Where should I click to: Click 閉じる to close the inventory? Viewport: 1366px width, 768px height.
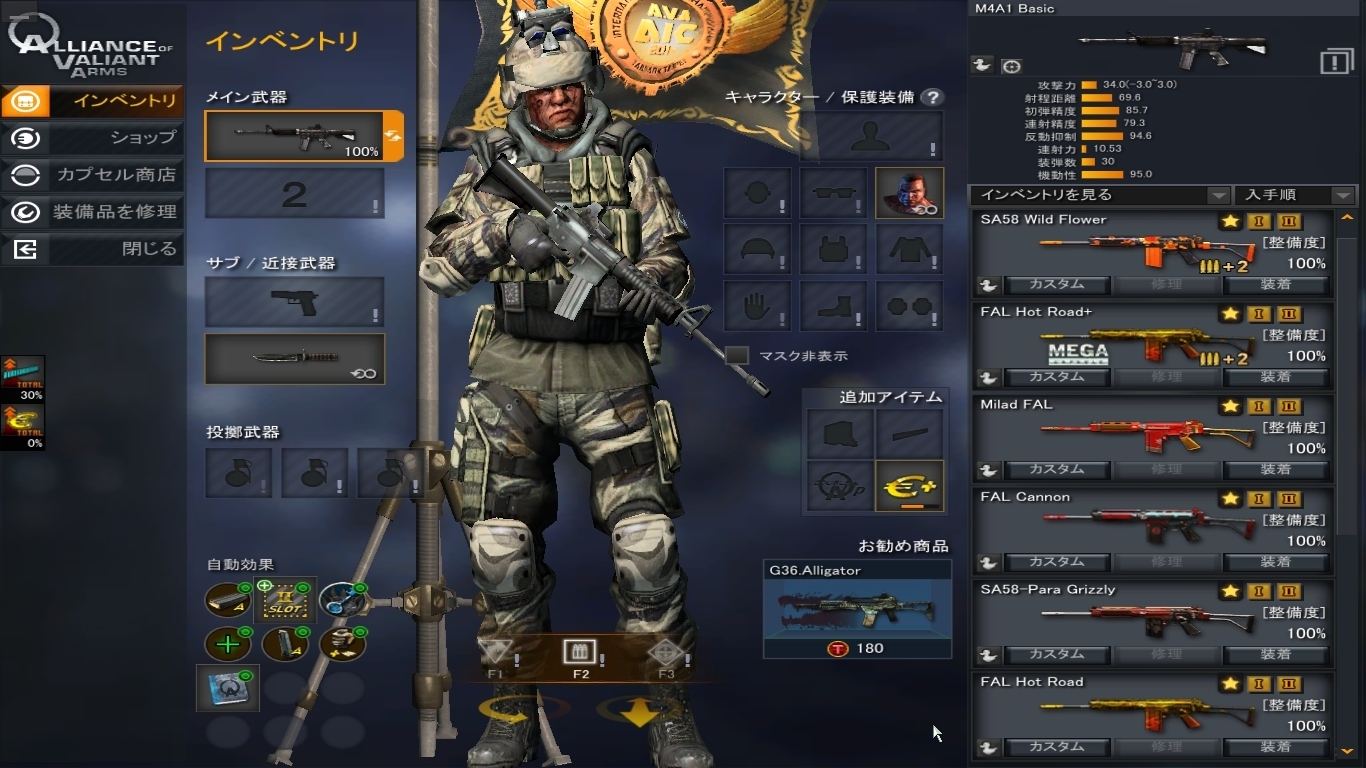tap(92, 249)
